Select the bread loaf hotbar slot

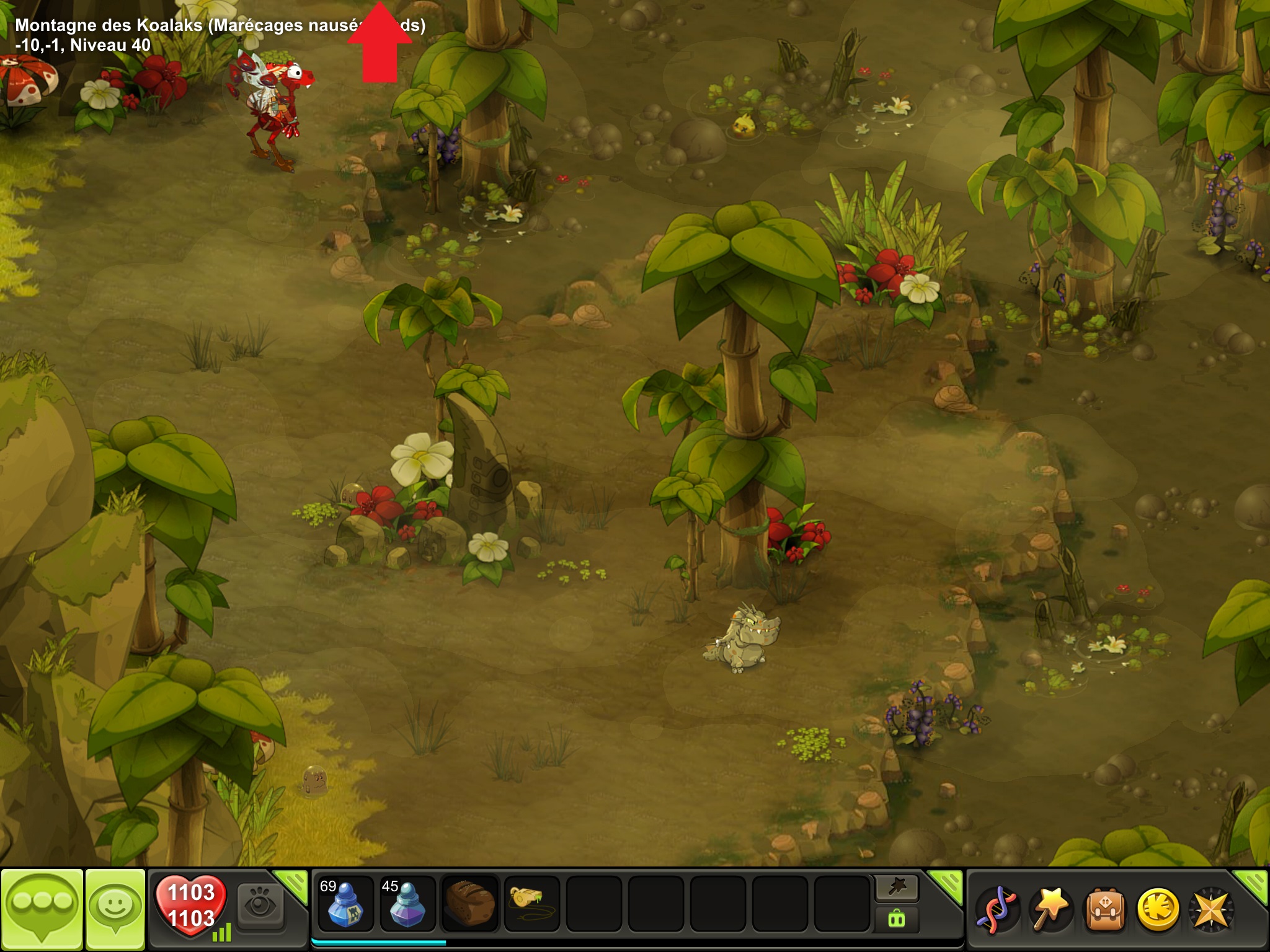pos(470,904)
